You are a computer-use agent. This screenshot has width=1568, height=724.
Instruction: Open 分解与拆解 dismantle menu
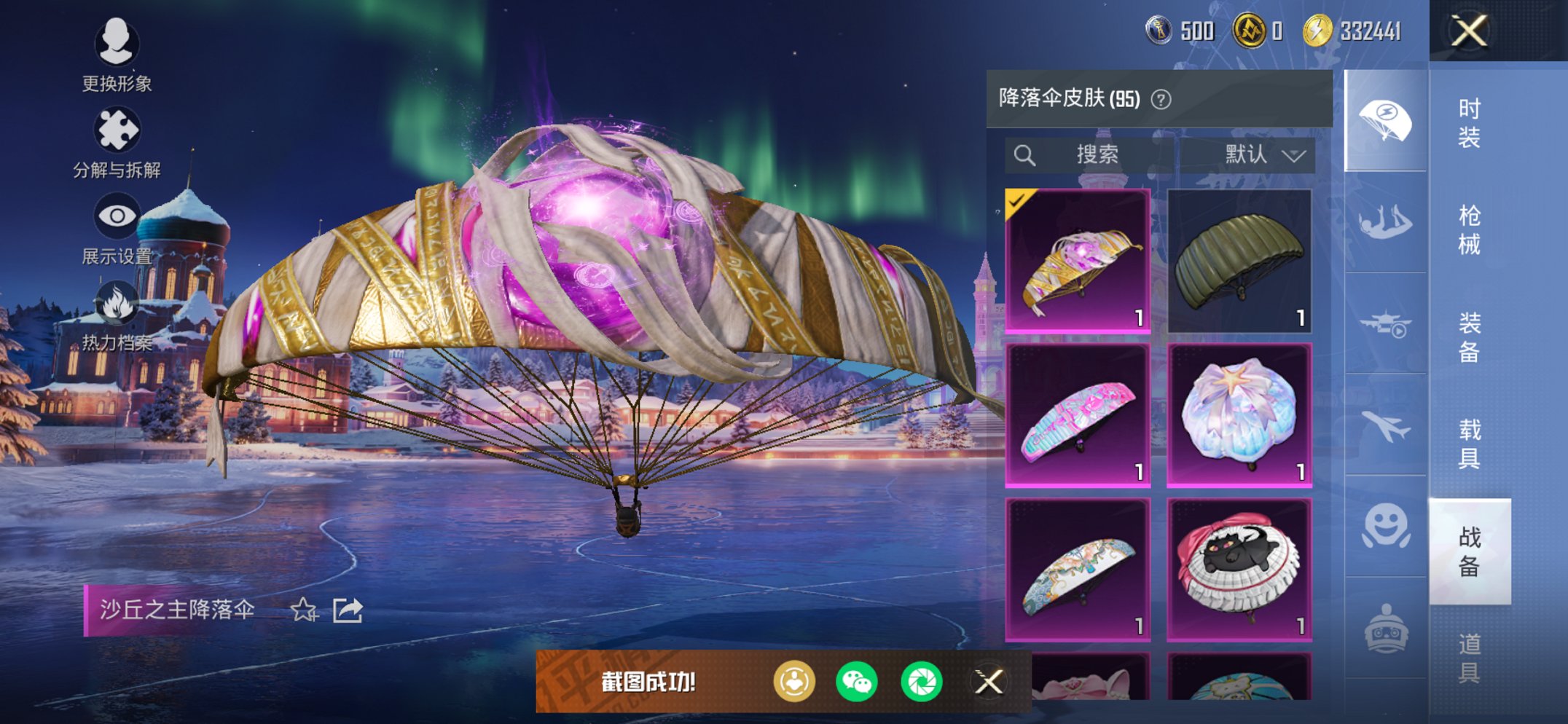pyautogui.click(x=118, y=130)
